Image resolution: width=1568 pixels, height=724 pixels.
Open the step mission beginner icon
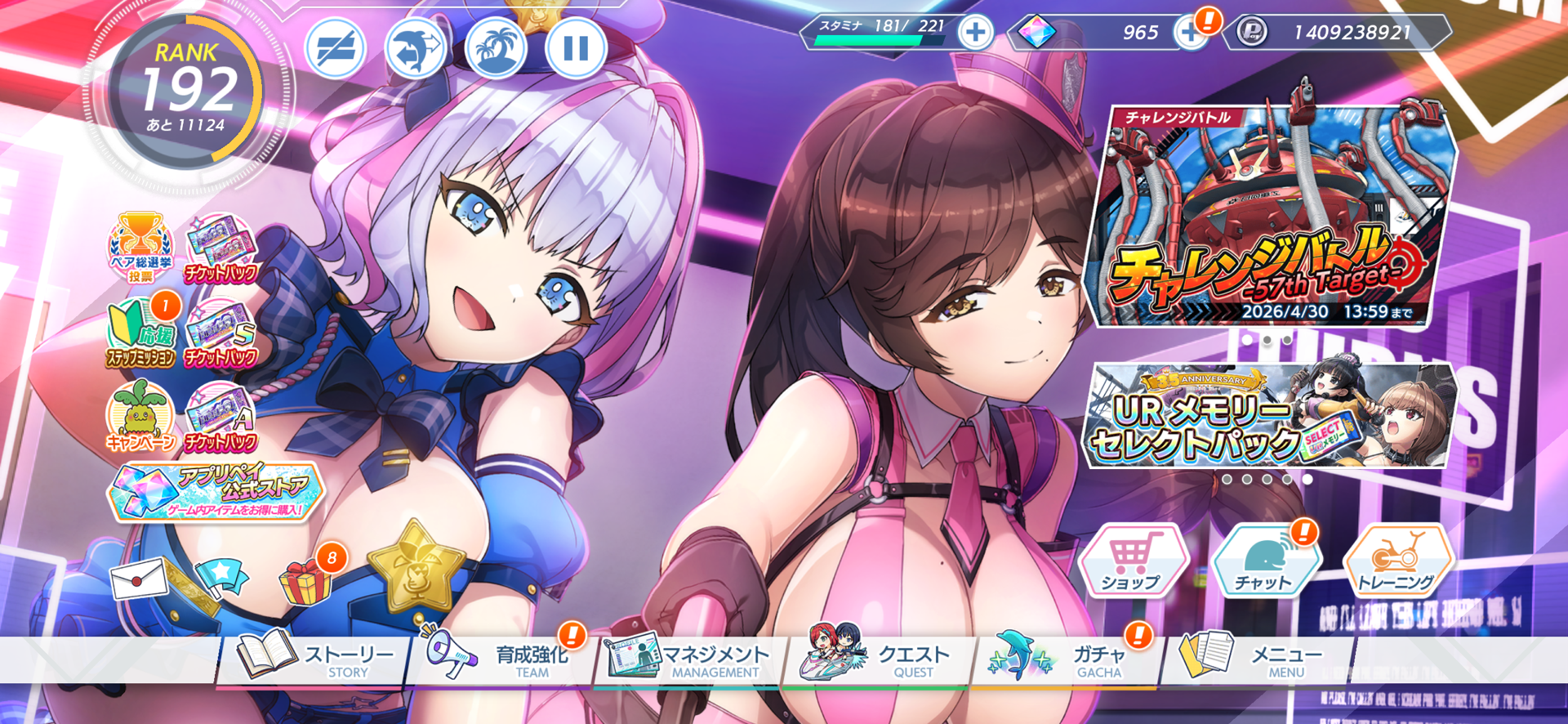[140, 333]
